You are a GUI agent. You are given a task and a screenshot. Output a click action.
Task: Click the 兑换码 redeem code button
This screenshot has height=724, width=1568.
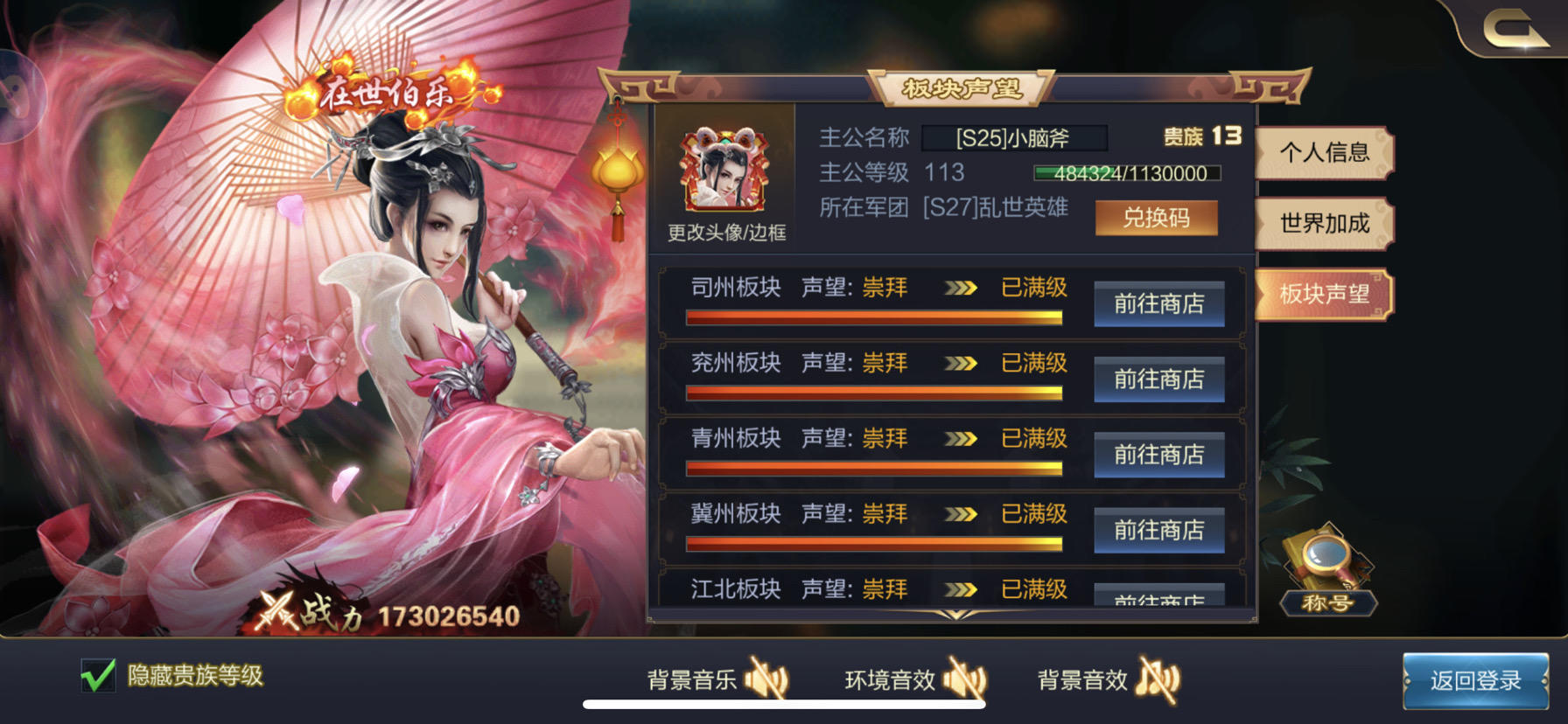[1156, 218]
